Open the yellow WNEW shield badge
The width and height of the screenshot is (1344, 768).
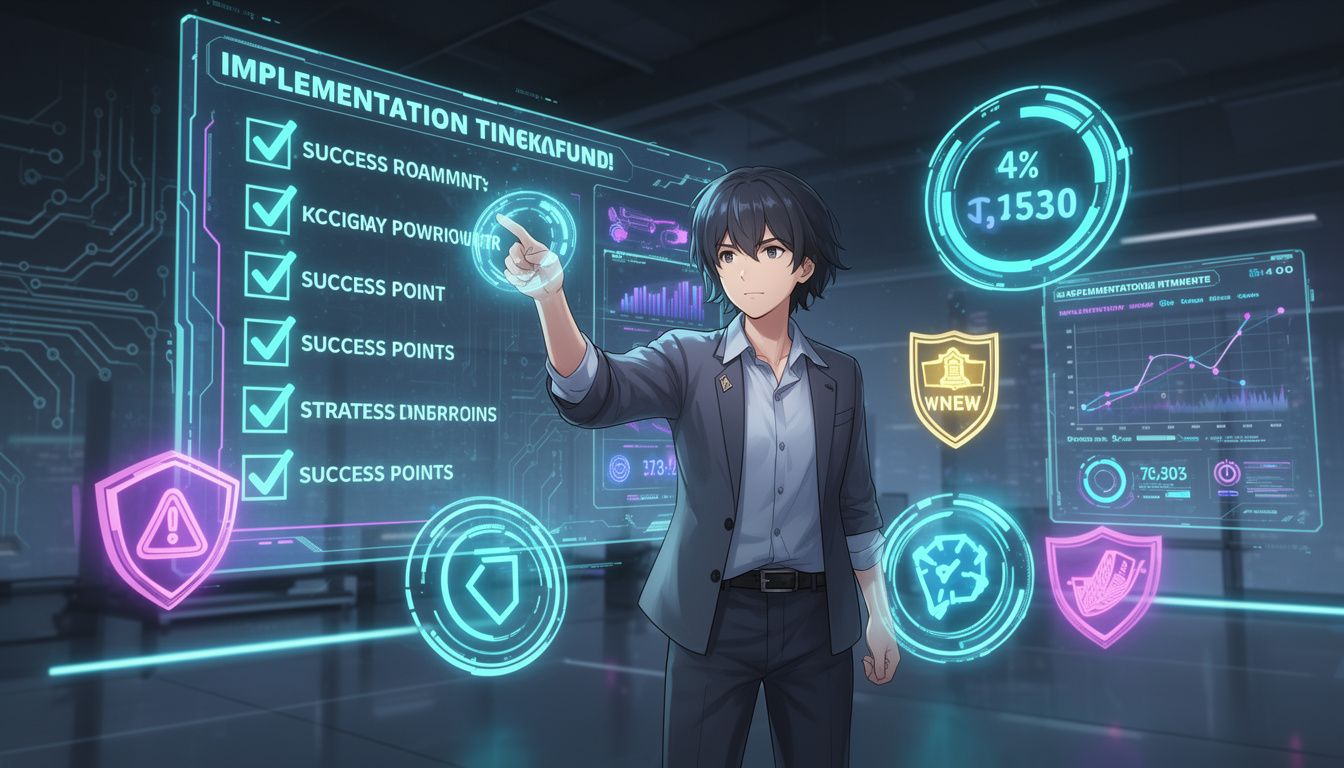pyautogui.click(x=952, y=386)
